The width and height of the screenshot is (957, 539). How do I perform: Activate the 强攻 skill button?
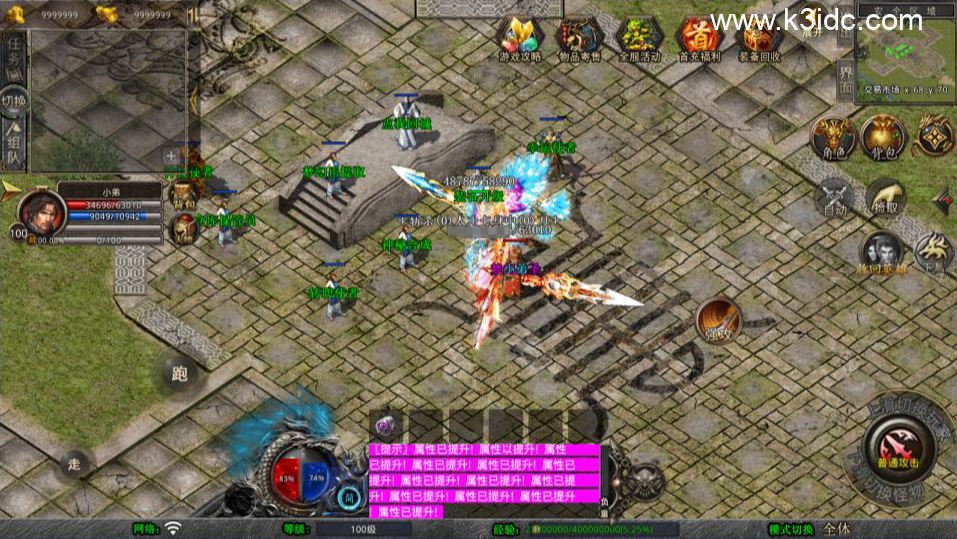[x=718, y=320]
